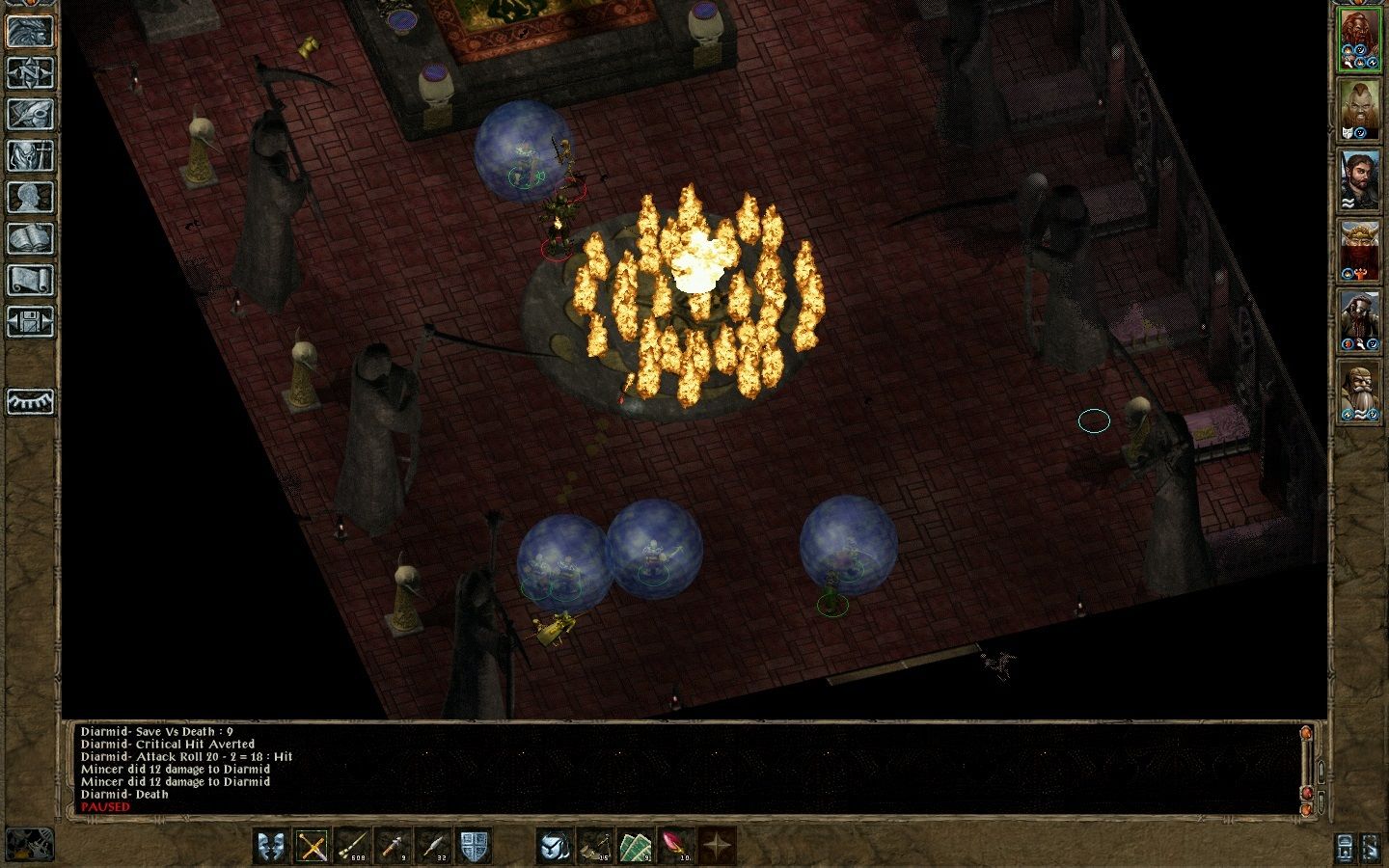Image resolution: width=1389 pixels, height=868 pixels.
Task: Toggle the clock pause button
Action: (29, 845)
